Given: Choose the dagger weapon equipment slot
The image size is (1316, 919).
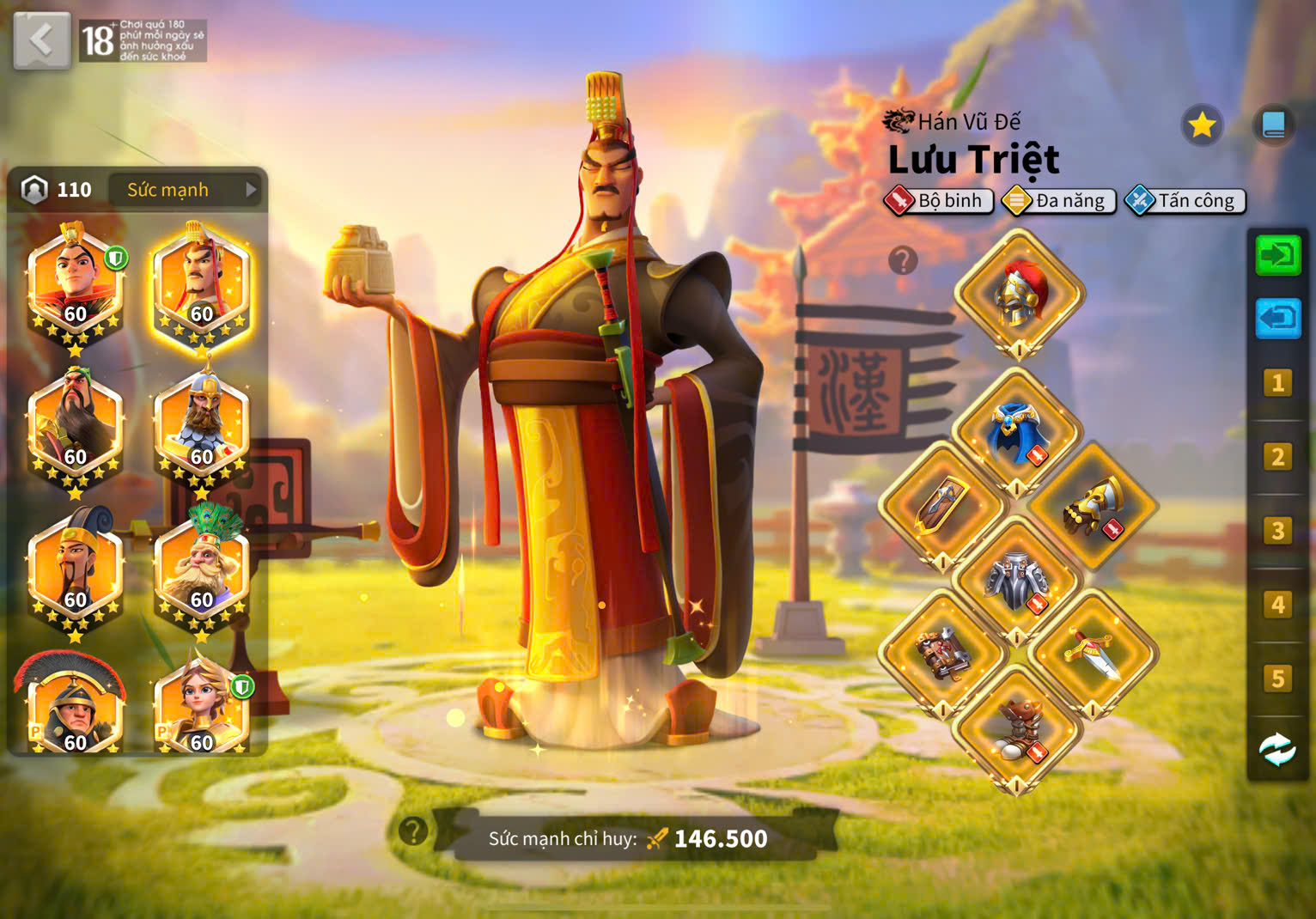Looking at the screenshot, I should click(1093, 654).
